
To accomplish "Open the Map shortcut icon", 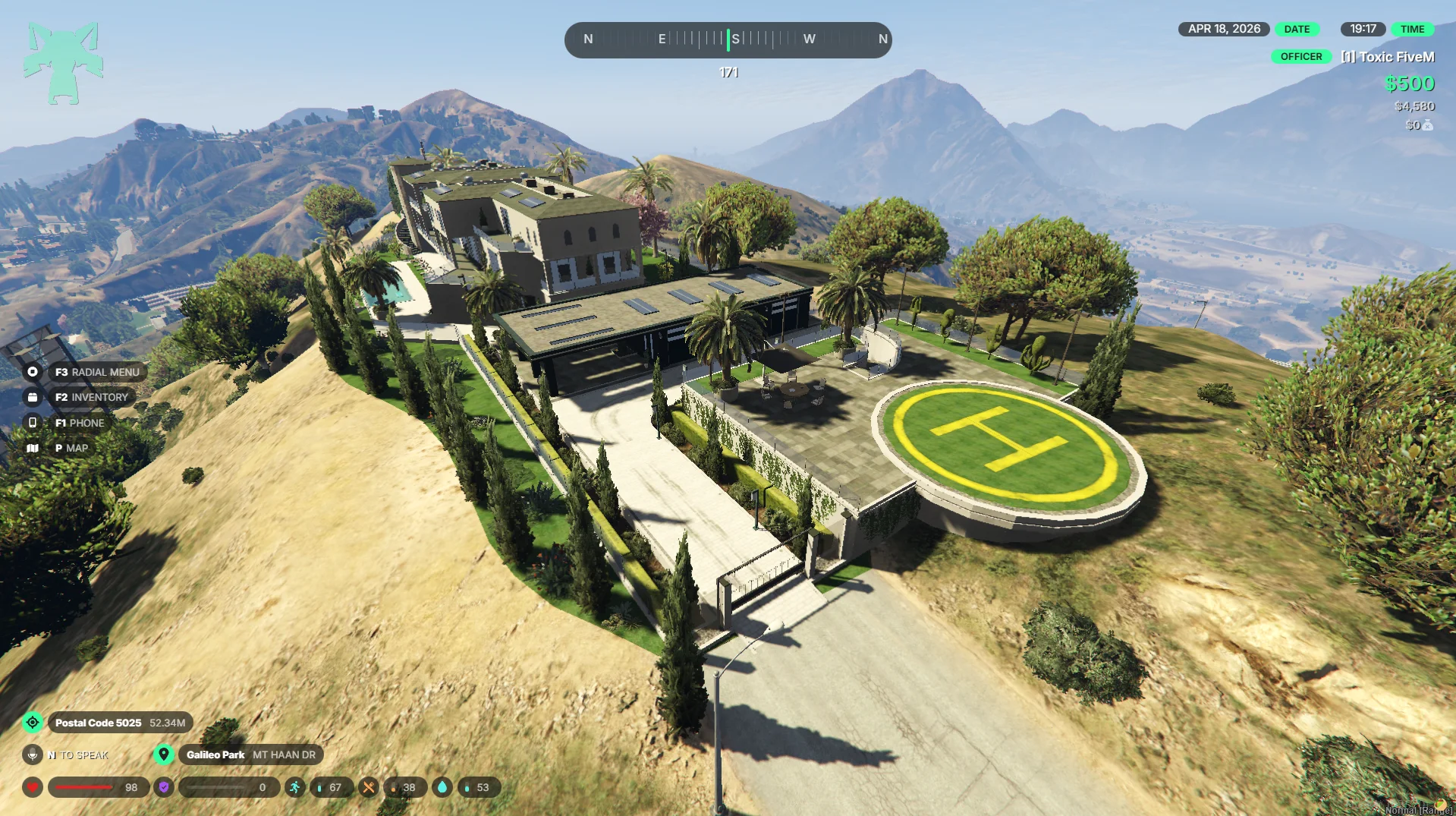I will click(x=33, y=448).
